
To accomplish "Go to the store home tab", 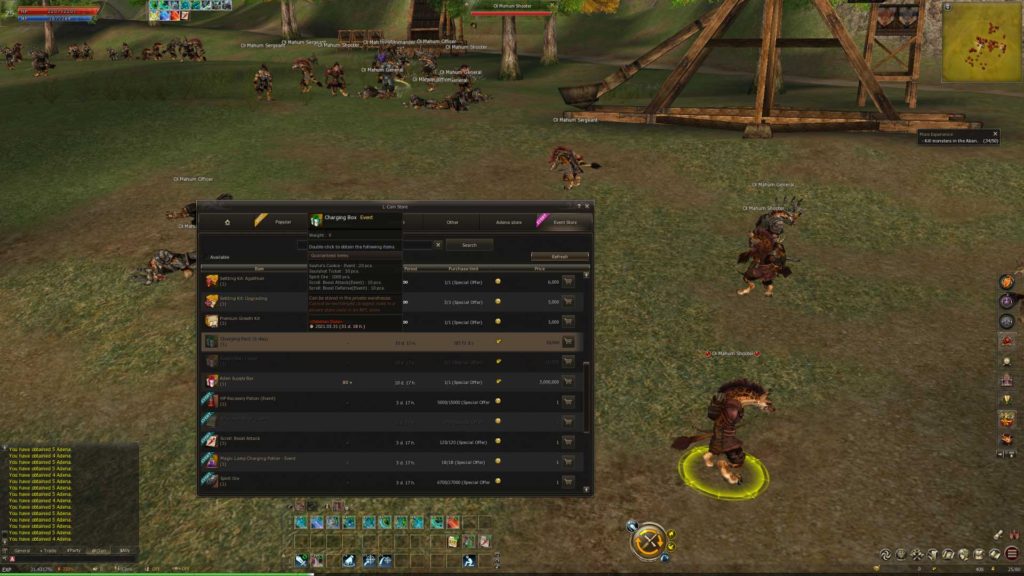I will [227, 222].
